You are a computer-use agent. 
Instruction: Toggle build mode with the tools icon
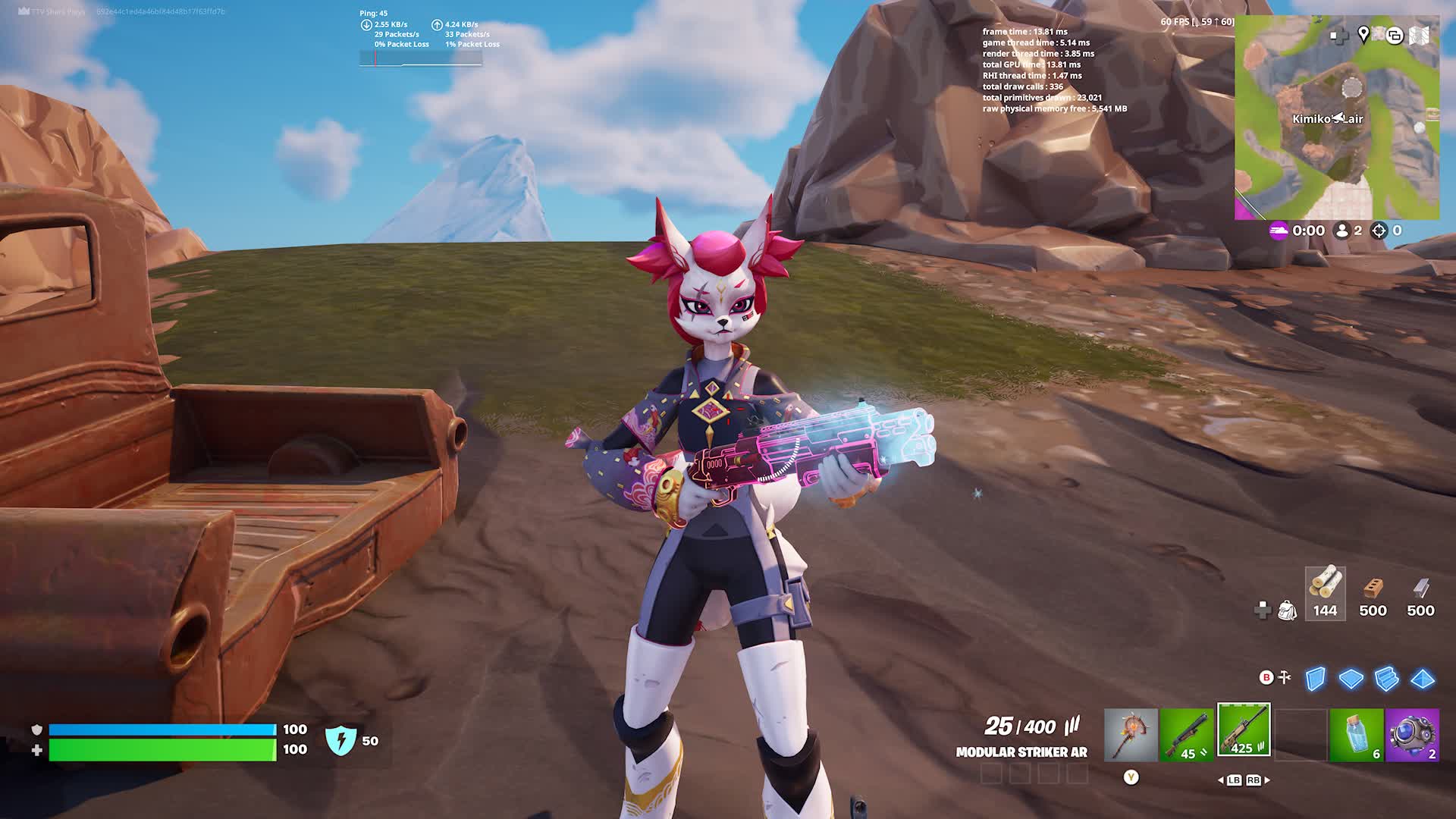click(1285, 677)
